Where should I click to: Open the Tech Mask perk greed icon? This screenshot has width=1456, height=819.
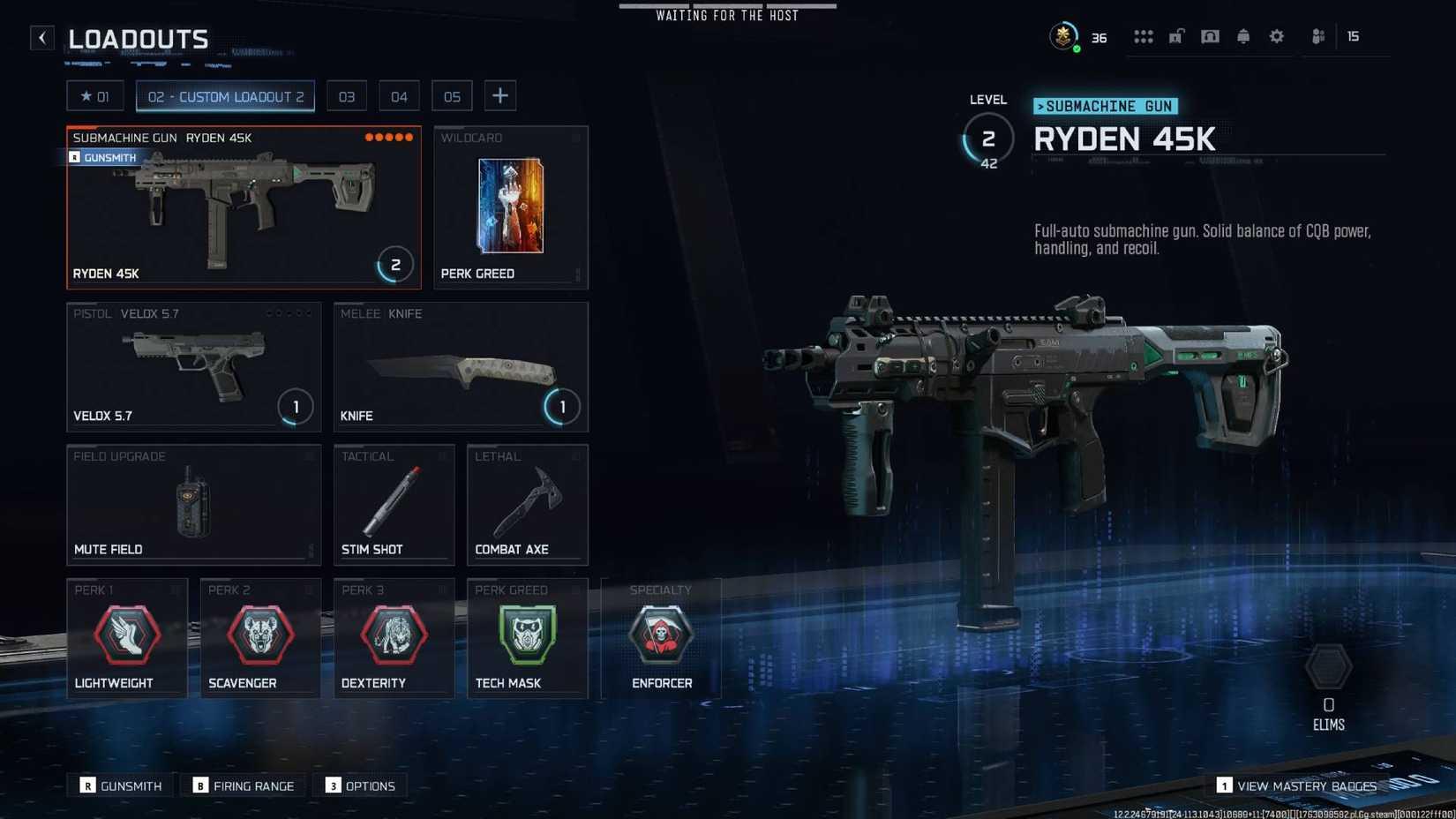pyautogui.click(x=527, y=635)
